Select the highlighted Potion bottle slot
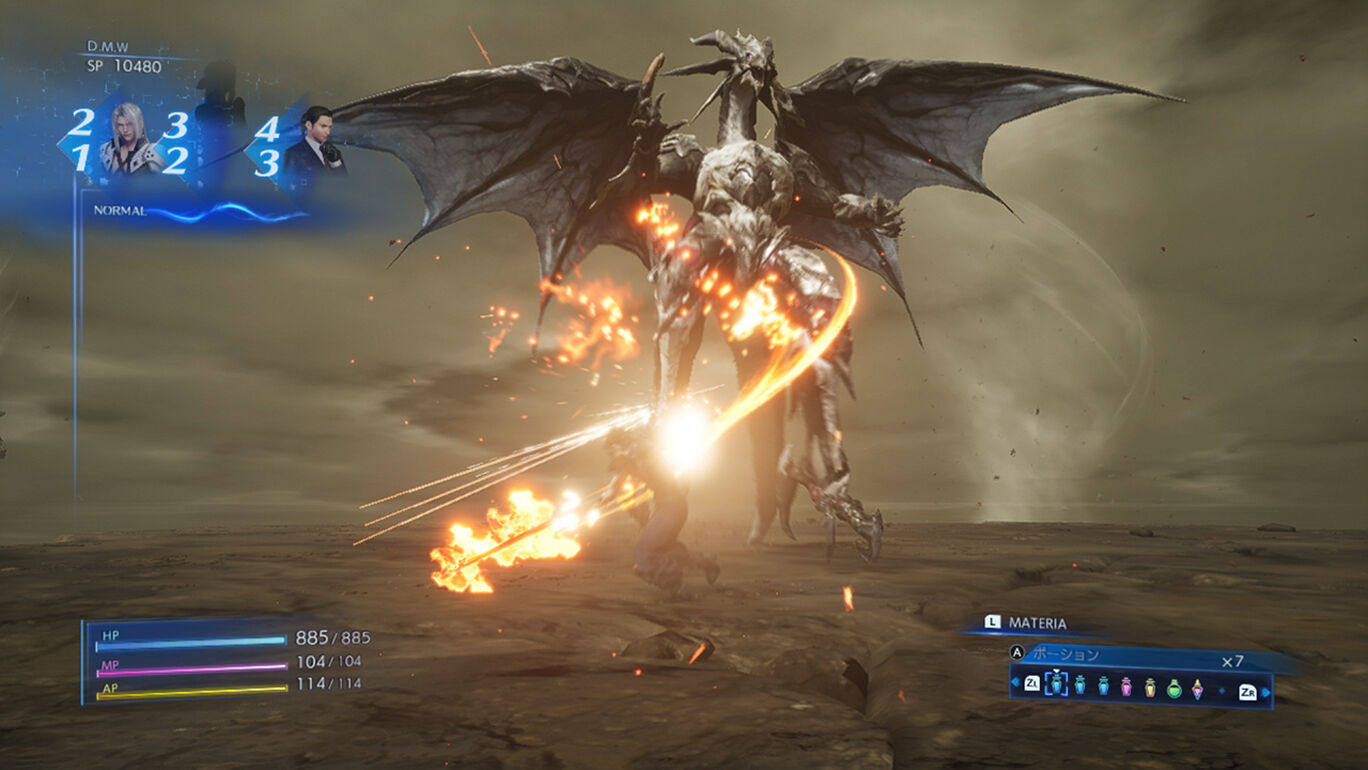Image resolution: width=1368 pixels, height=770 pixels. tap(1058, 684)
